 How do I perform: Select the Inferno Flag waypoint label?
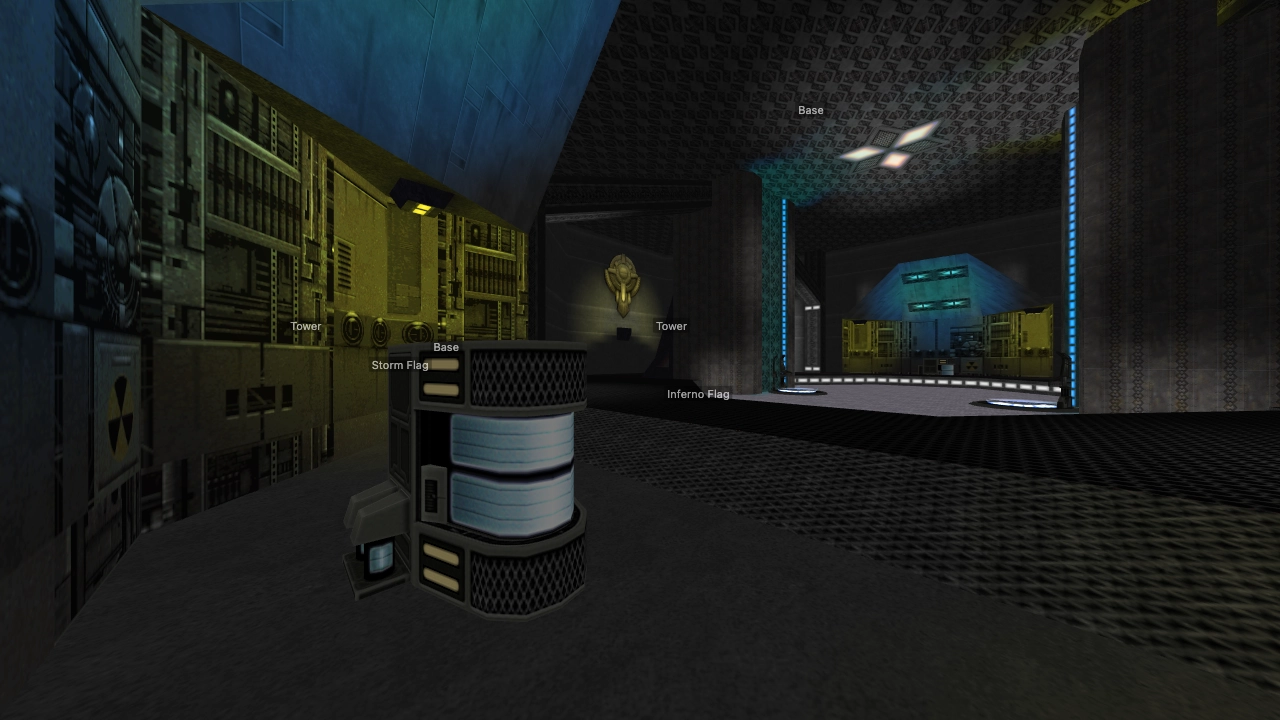point(699,394)
